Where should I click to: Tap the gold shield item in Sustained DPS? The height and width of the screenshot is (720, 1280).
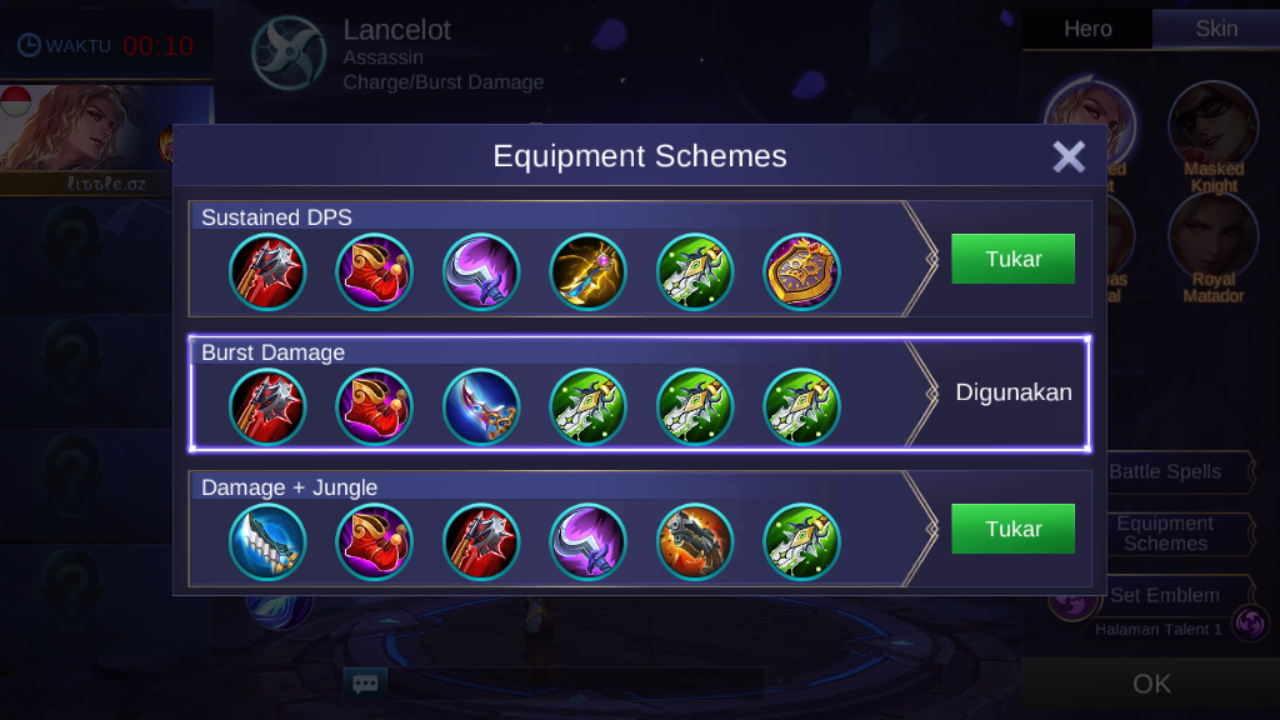[x=802, y=272]
